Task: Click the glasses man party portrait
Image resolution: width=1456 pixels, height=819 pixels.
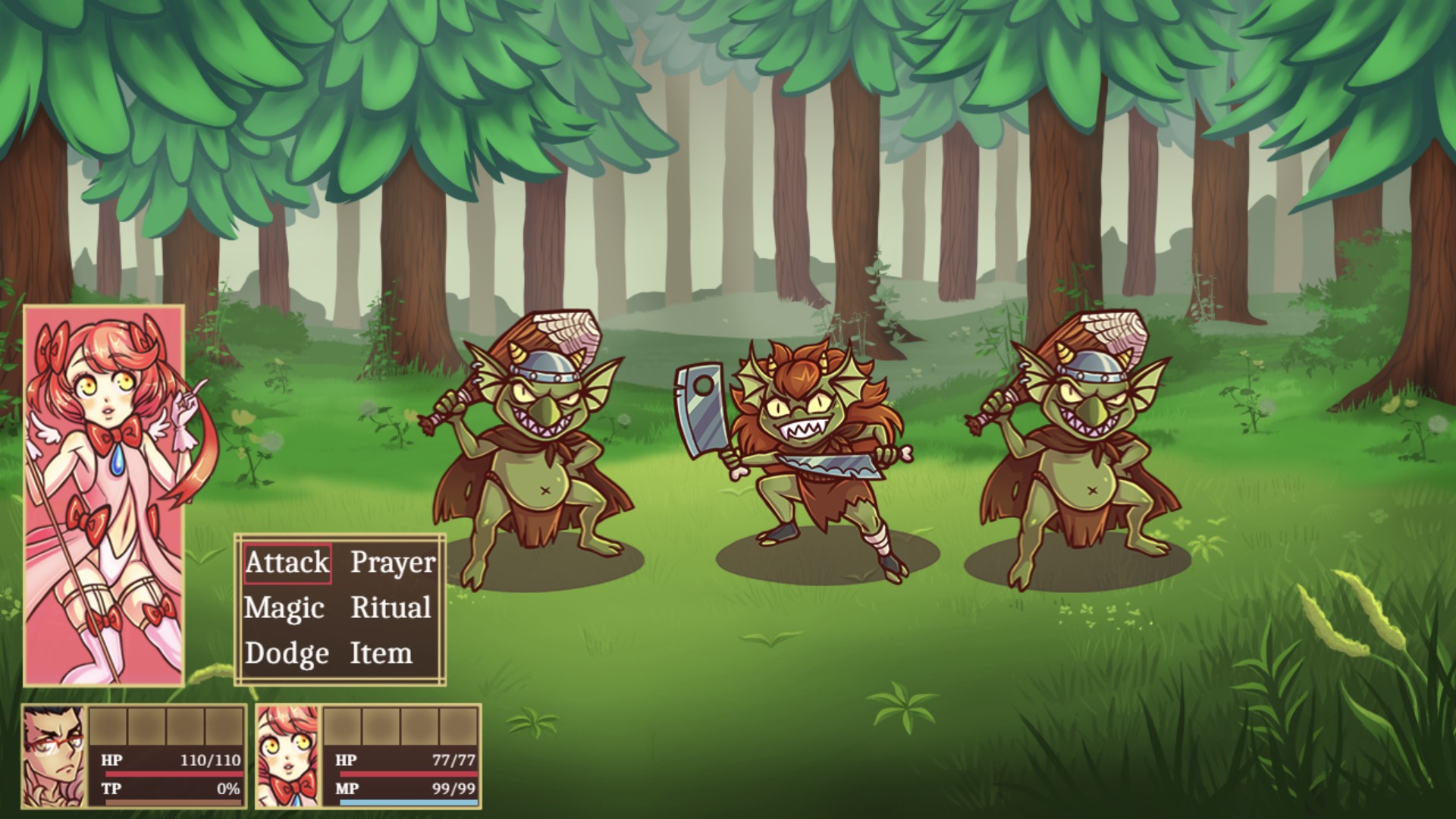Action: [x=55, y=755]
